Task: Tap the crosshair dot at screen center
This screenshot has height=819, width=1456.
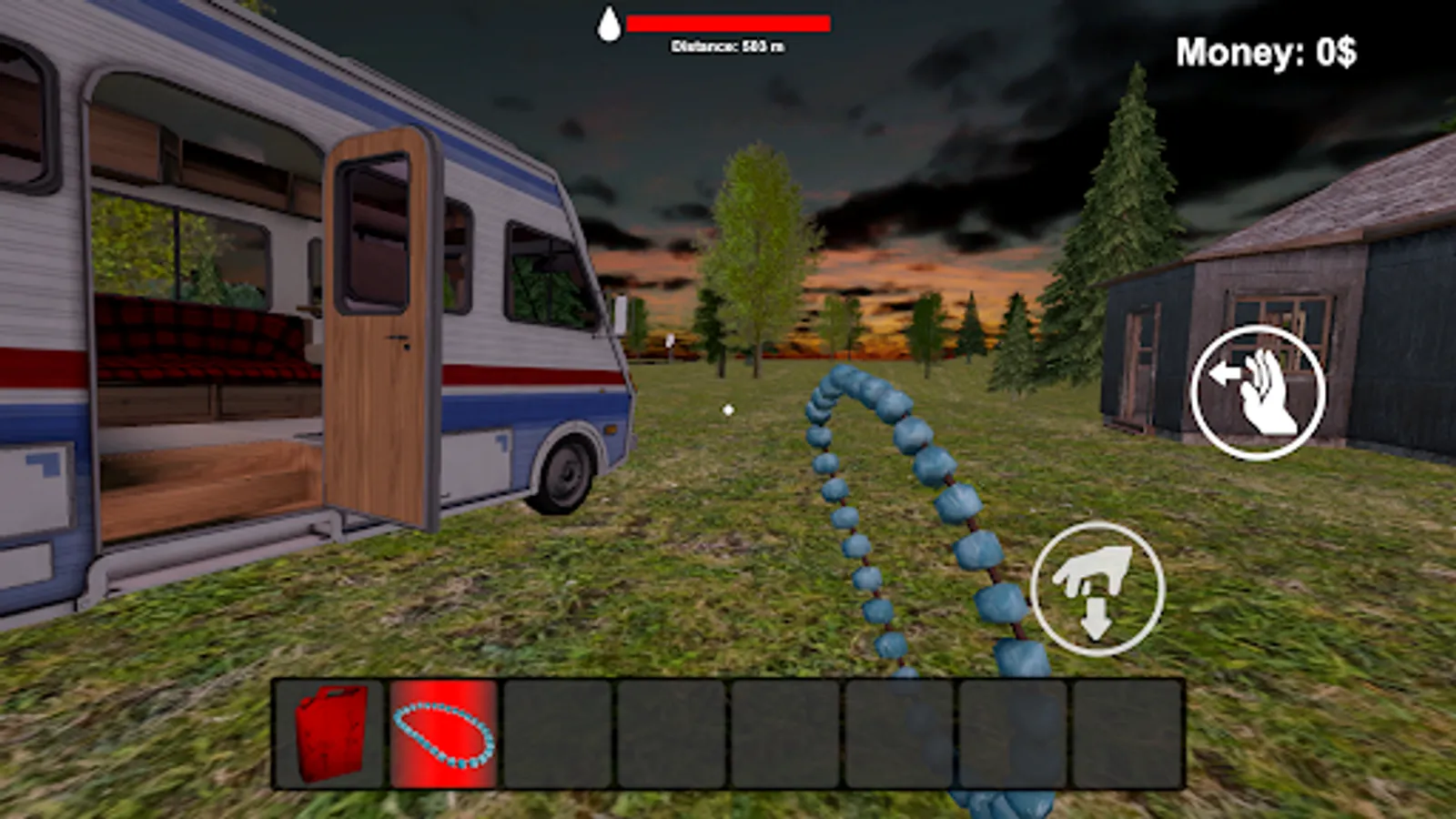Action: point(727,409)
